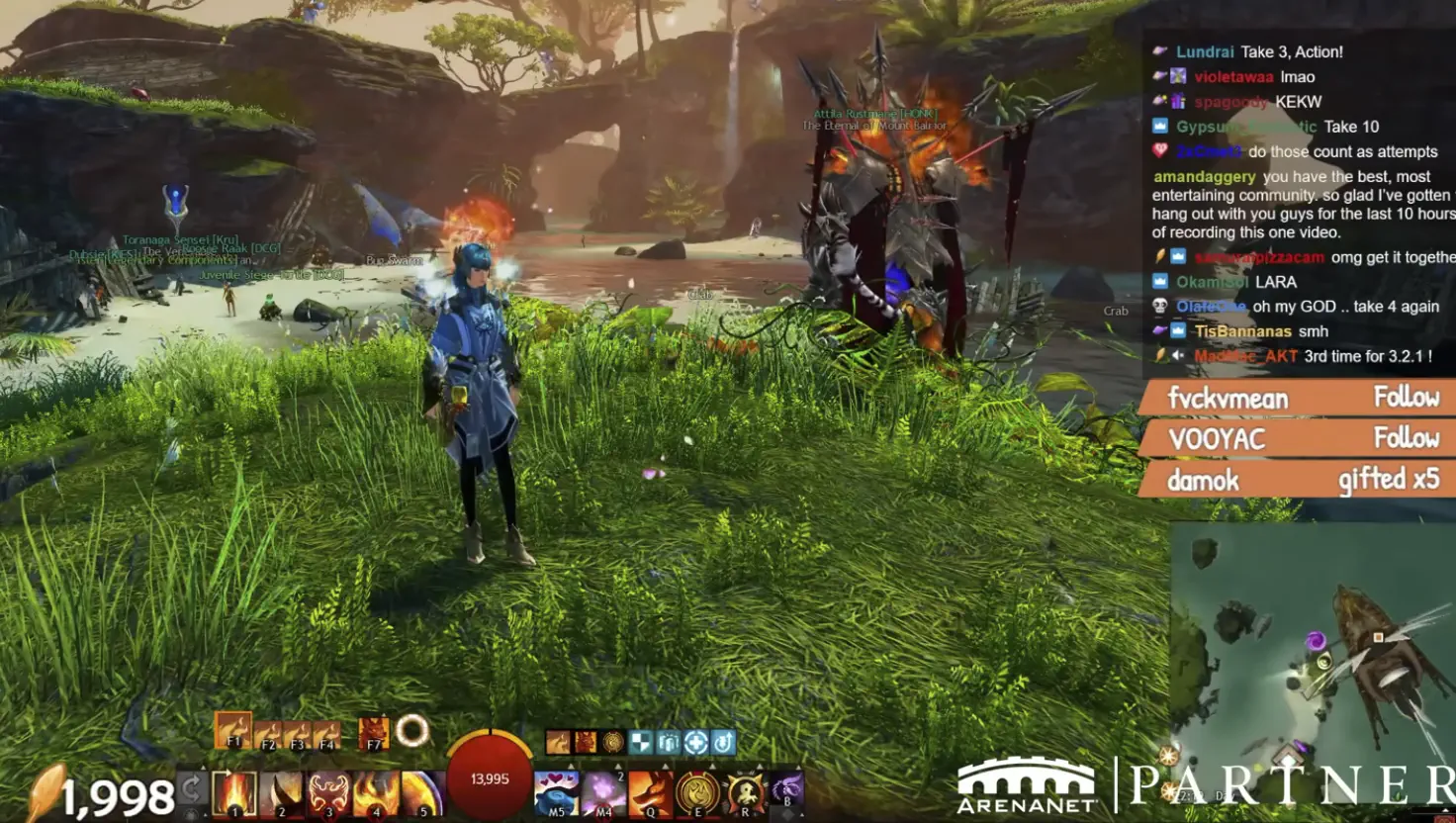Click the blue shield boon icon above the skill bar
1456x823 pixels.
pyautogui.click(x=642, y=742)
